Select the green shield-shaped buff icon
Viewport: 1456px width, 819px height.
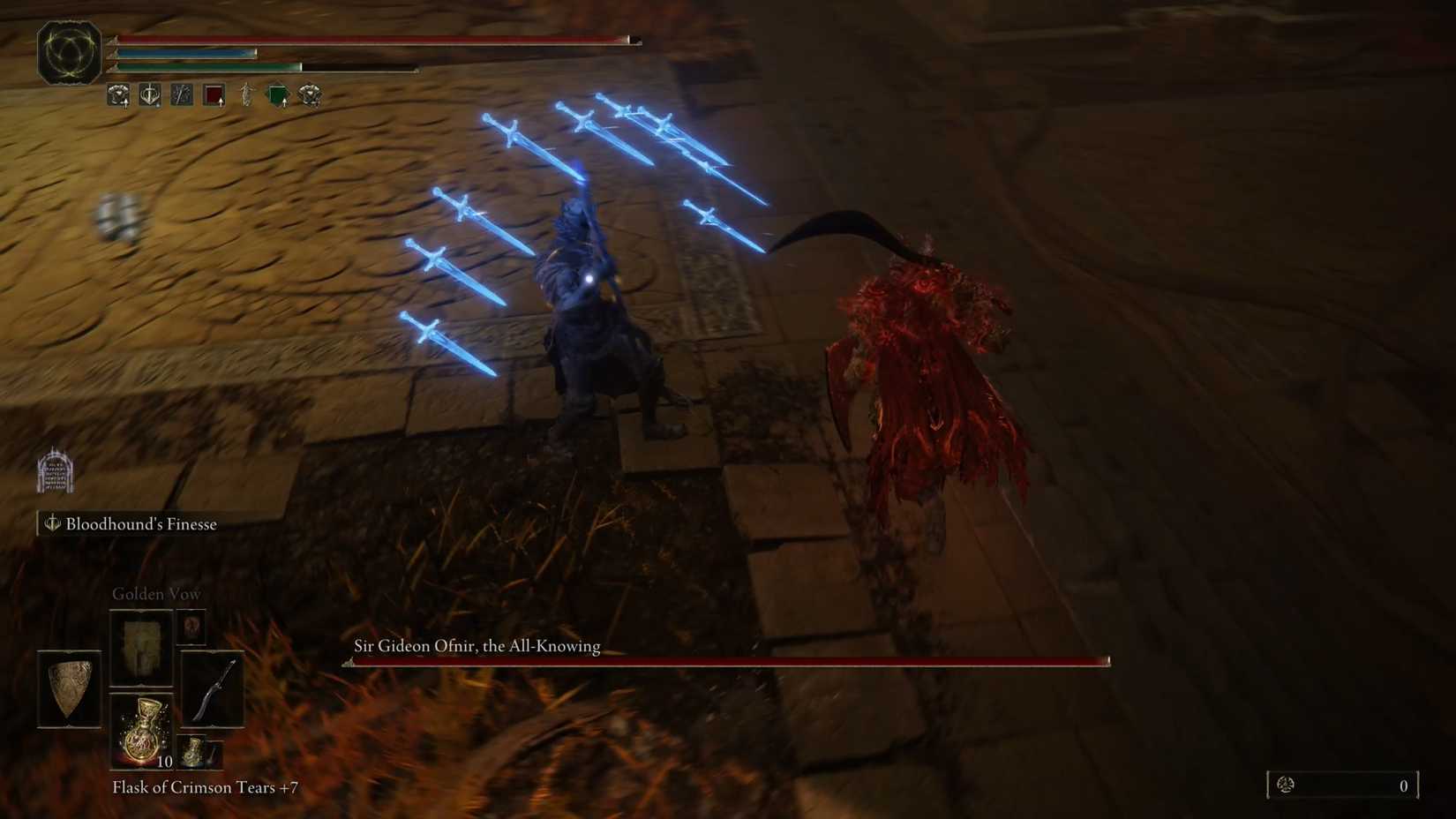[x=278, y=94]
